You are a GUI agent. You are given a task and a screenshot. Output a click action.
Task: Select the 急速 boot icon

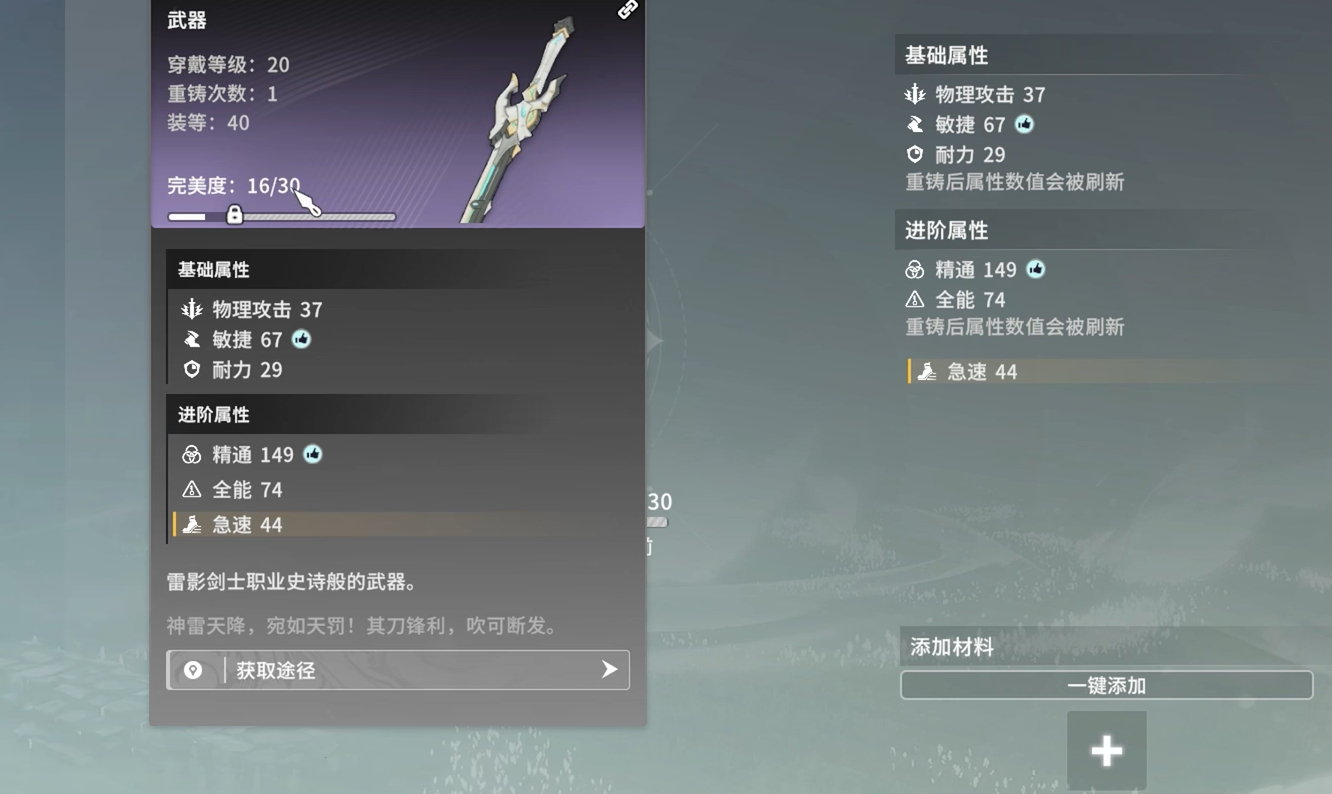191,524
